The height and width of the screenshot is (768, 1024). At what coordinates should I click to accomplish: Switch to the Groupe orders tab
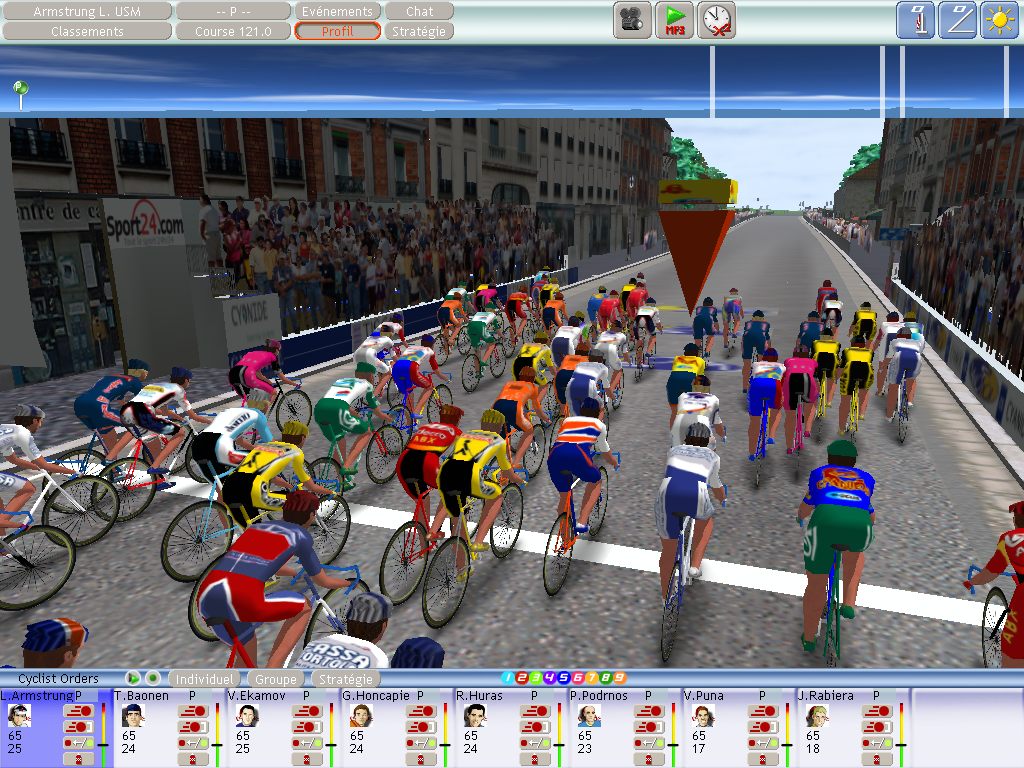point(274,679)
